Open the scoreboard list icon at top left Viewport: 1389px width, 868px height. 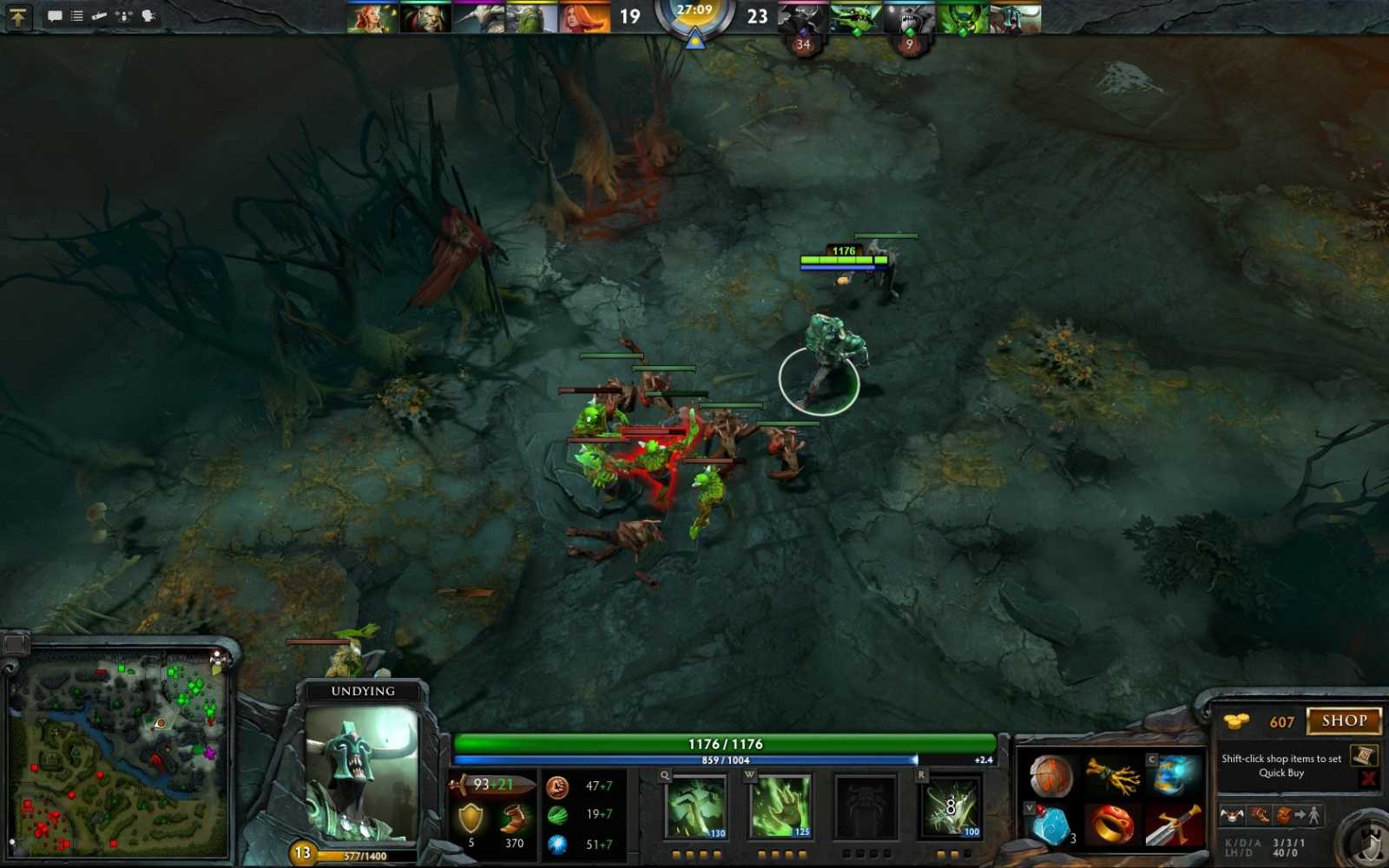(x=76, y=15)
